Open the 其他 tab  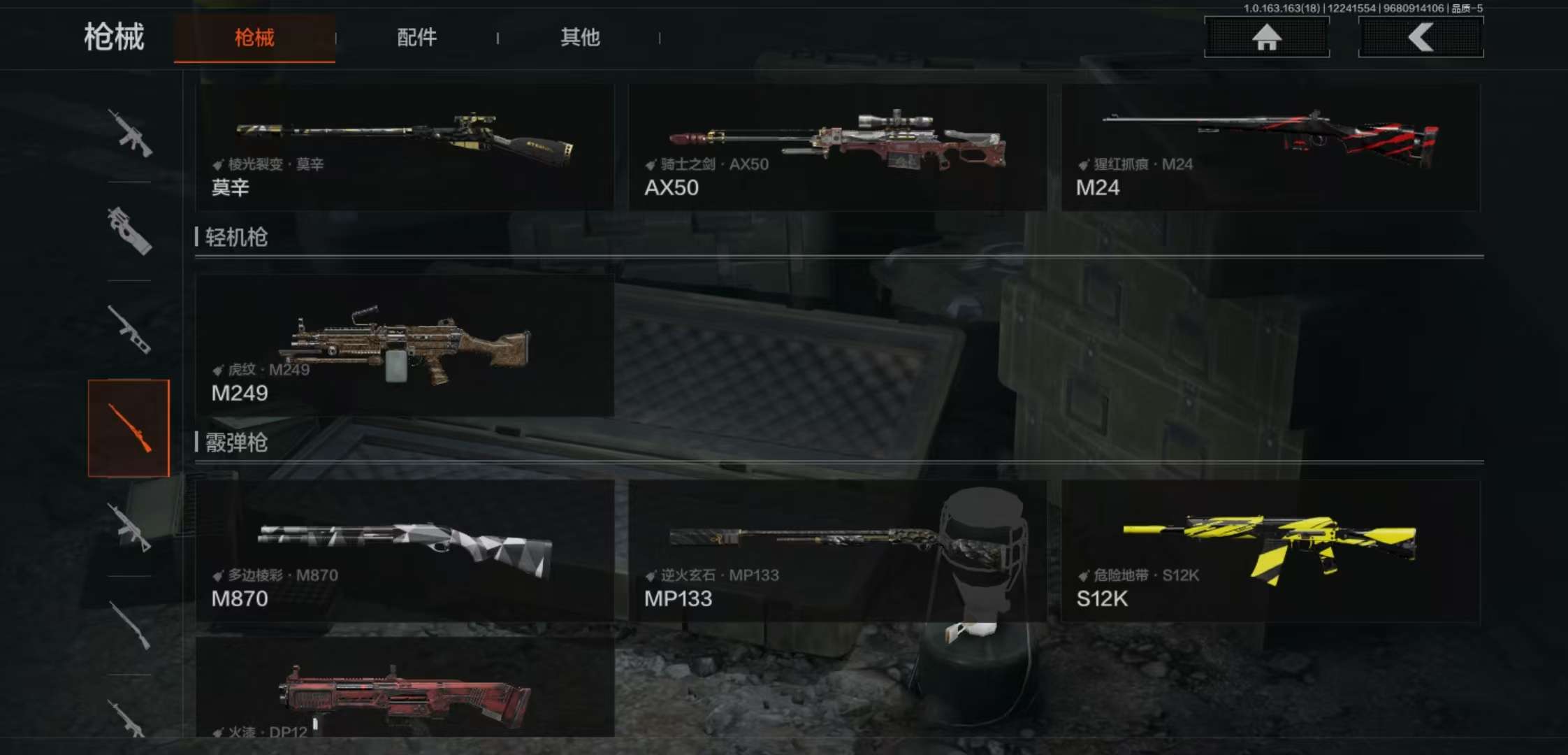580,38
